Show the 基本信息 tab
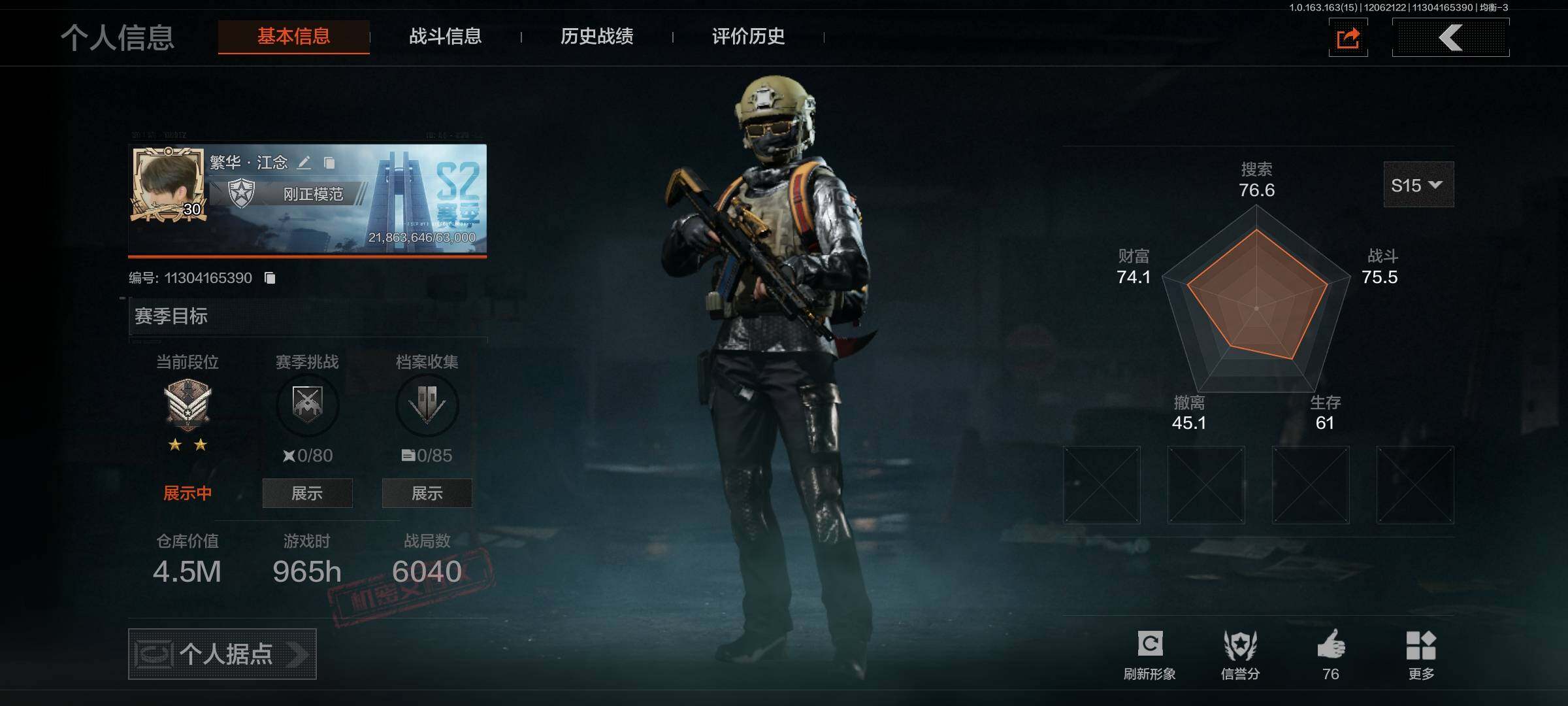Screen dimensions: 1568x706 pyautogui.click(x=293, y=37)
